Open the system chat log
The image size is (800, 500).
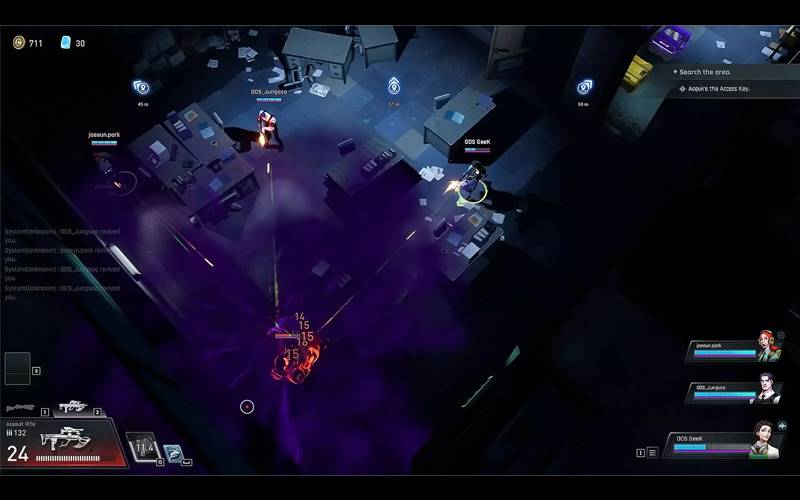62,262
